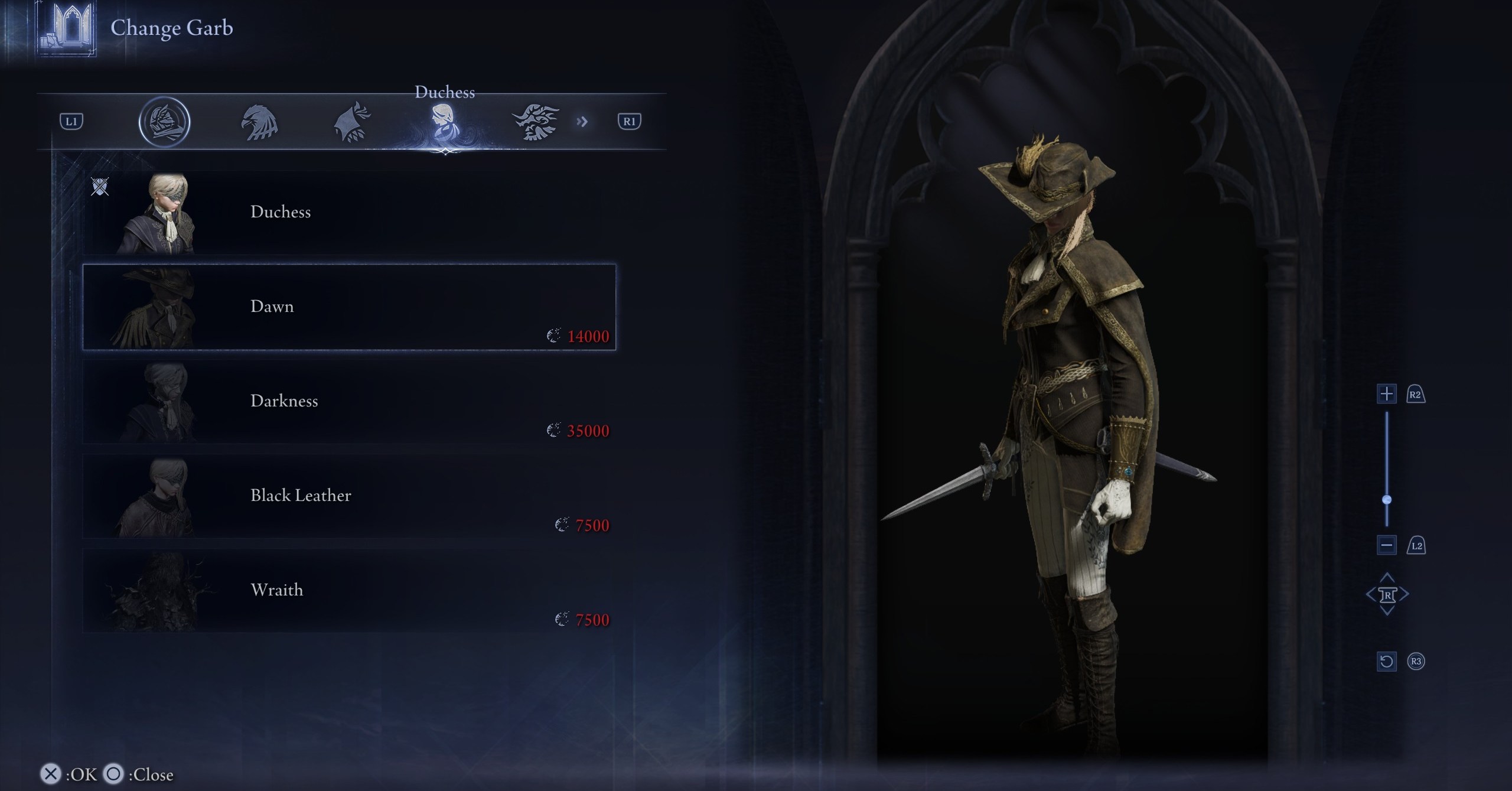Reset the character preview rotation
The image size is (1512, 791).
1387,661
